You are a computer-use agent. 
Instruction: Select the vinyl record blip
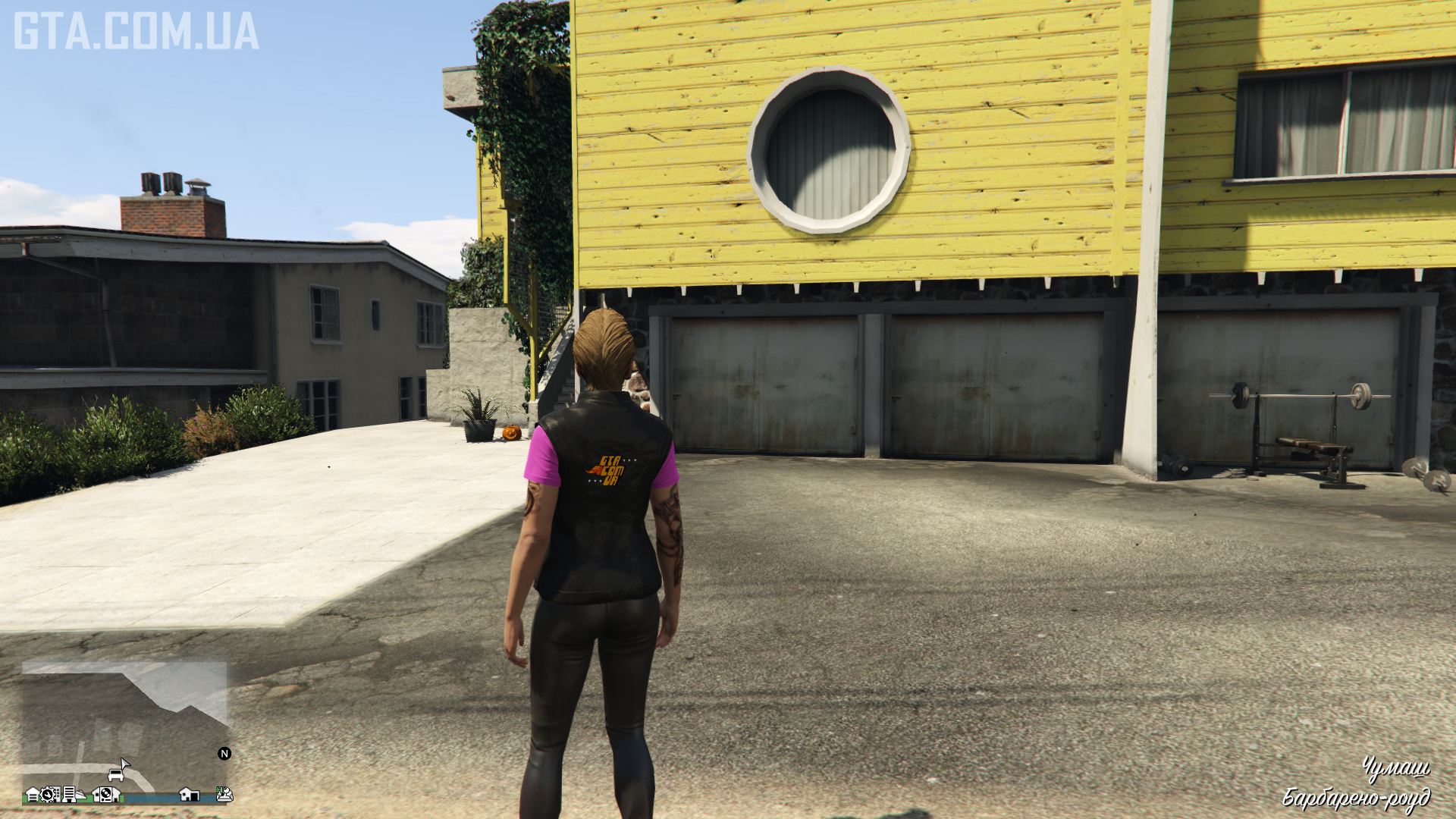(106, 795)
